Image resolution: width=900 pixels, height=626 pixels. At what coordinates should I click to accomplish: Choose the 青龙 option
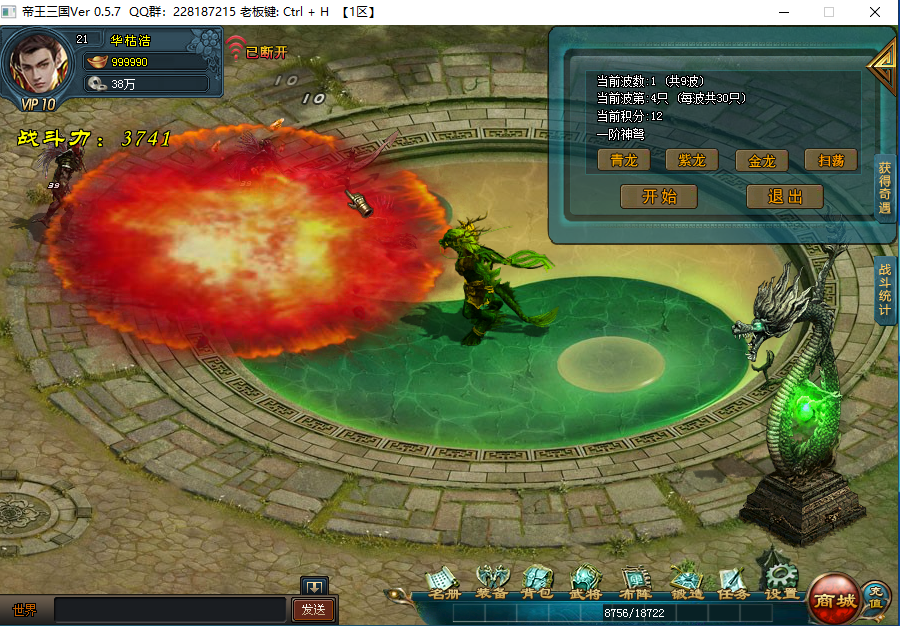pos(624,160)
